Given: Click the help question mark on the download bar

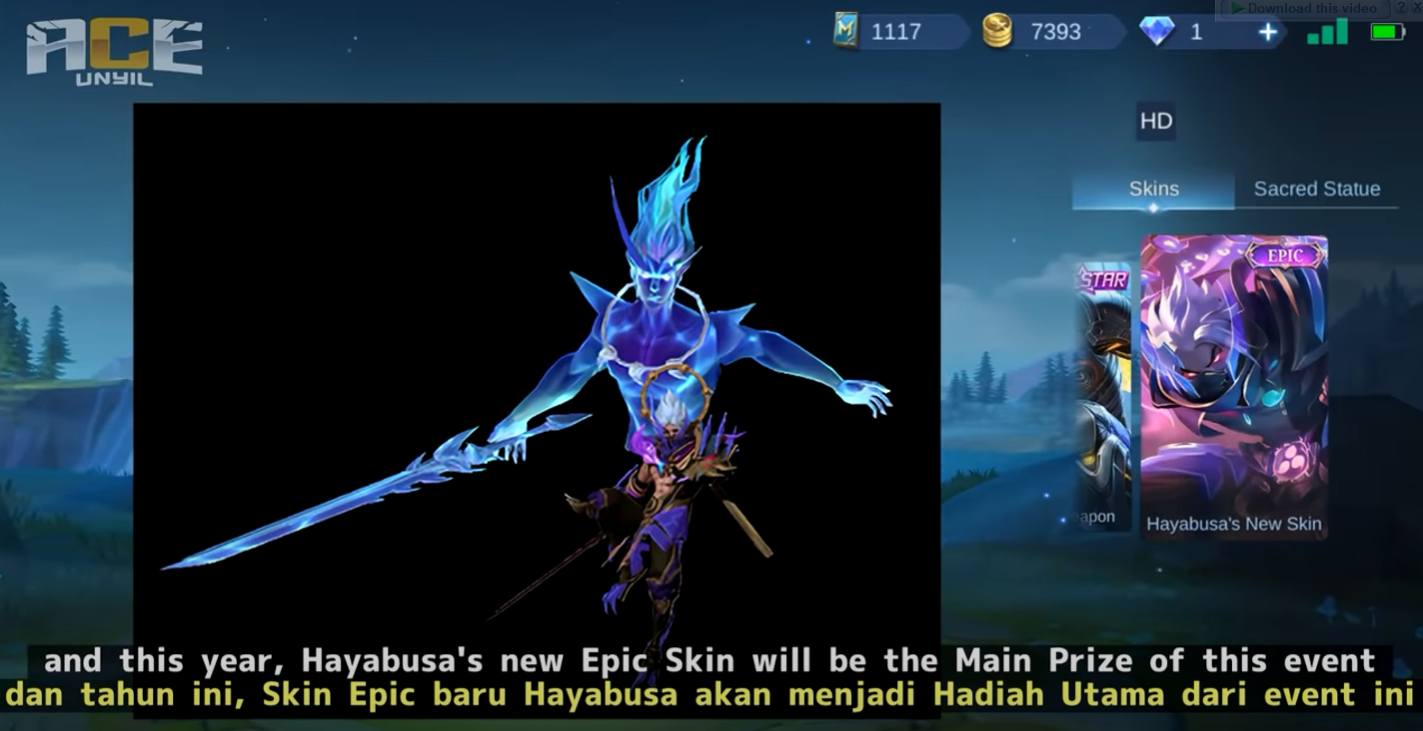Looking at the screenshot, I should [x=1402, y=7].
